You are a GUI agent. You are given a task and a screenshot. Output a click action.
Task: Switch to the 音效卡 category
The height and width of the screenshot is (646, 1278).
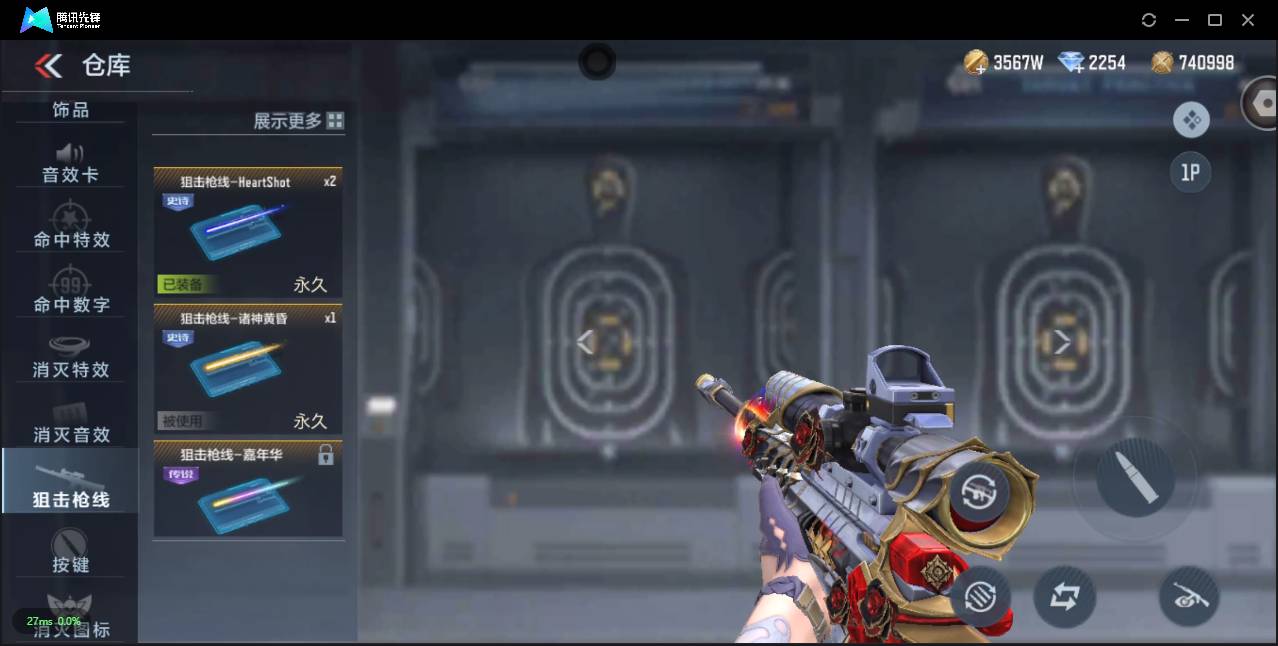[70, 164]
